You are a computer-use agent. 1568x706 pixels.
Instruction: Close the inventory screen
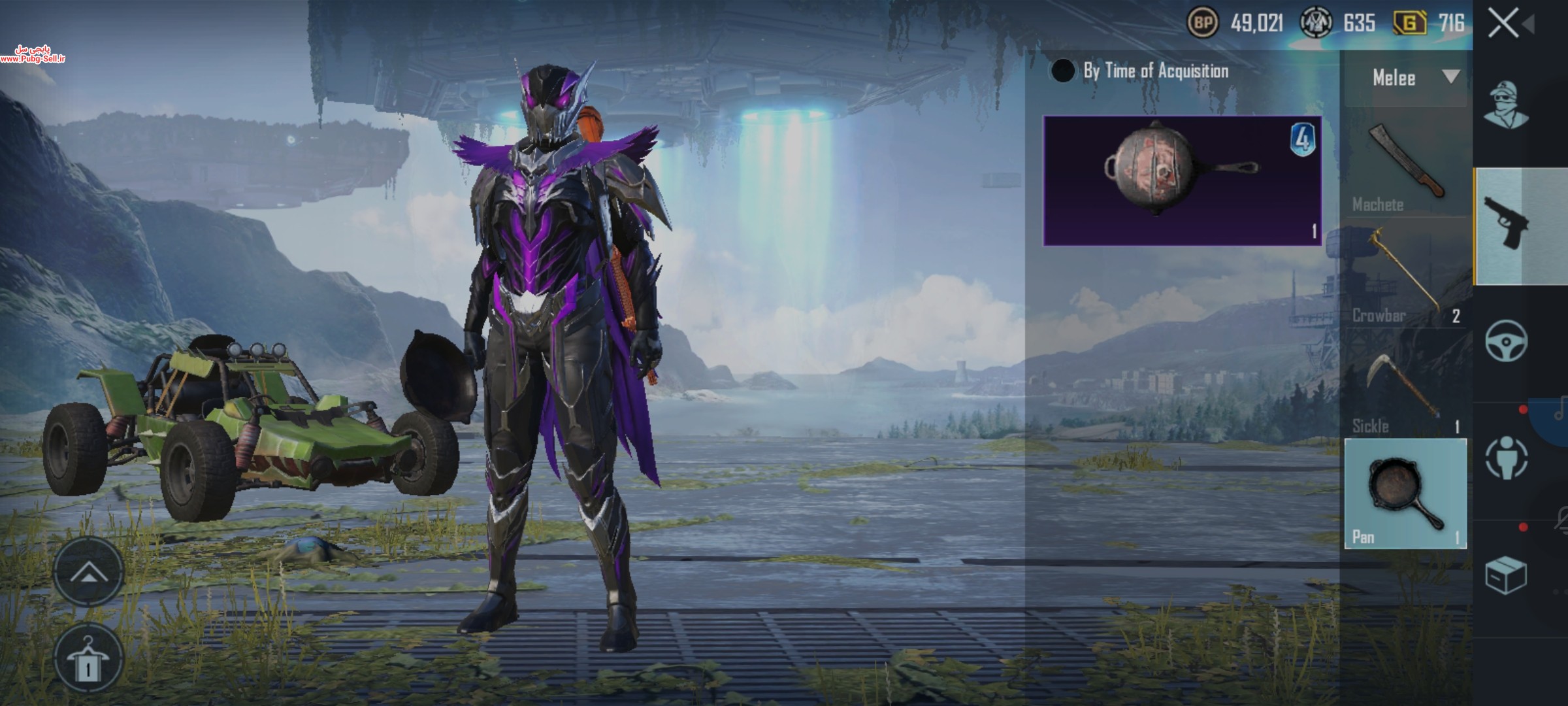(x=1503, y=24)
